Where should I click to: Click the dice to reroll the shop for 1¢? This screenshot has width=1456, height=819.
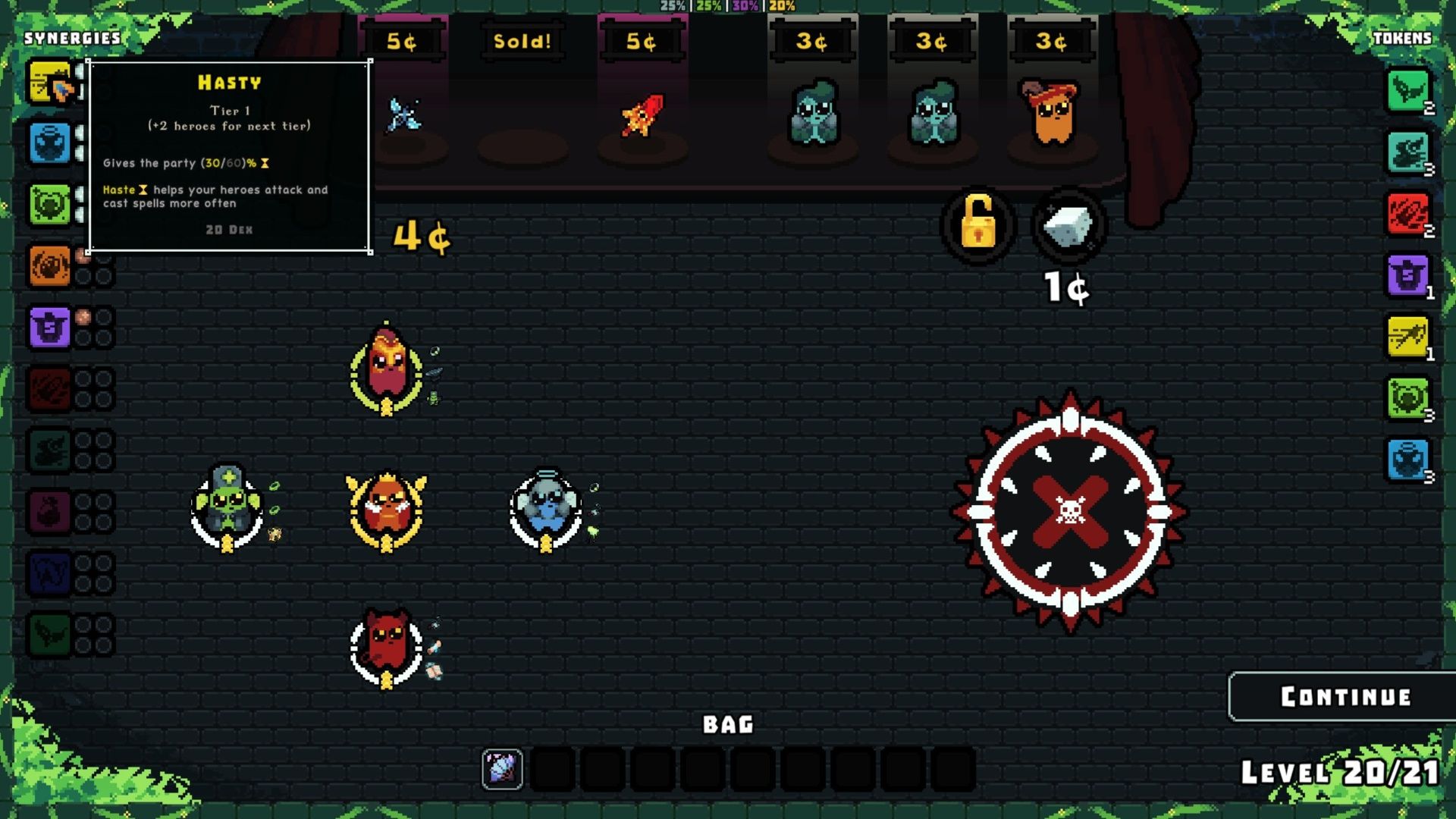click(x=1068, y=227)
